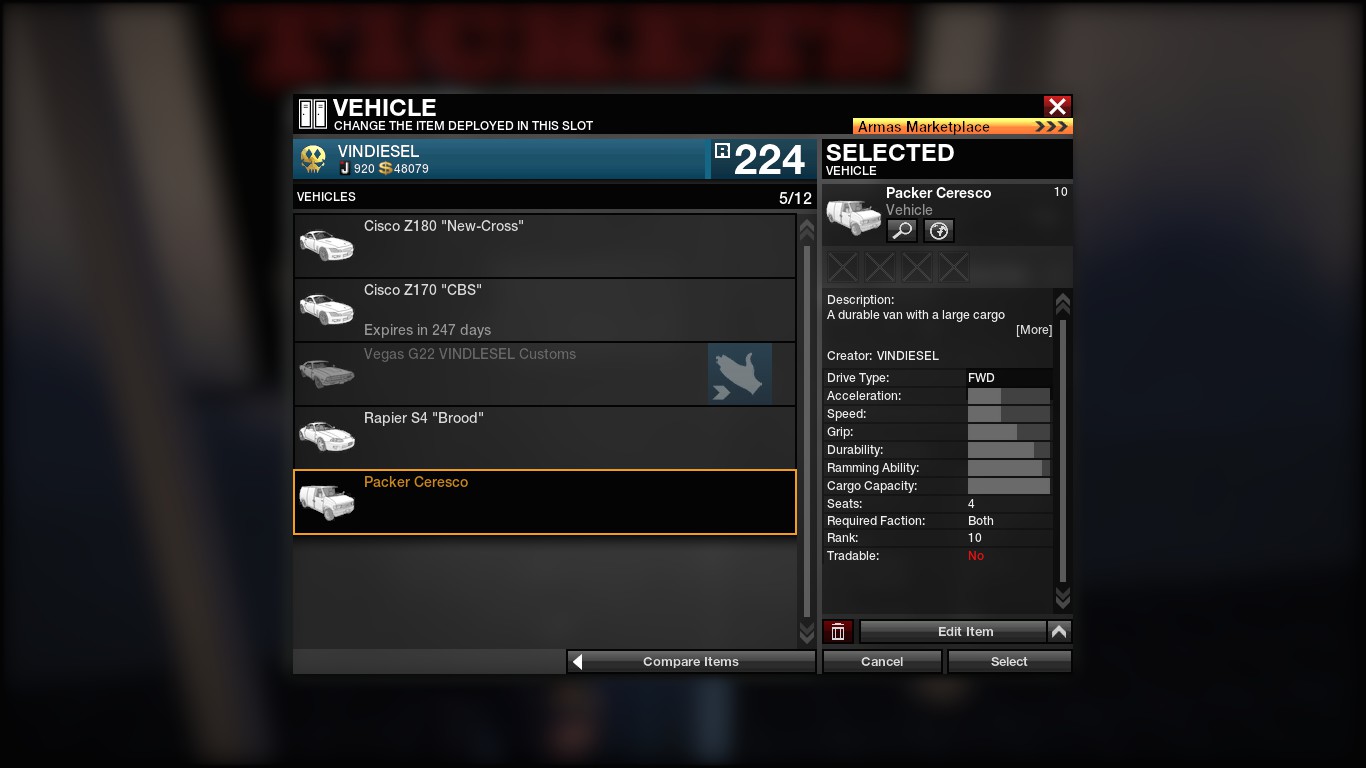Click the globe icon under Packer Ceresco
This screenshot has width=1366, height=768.
pos(939,231)
